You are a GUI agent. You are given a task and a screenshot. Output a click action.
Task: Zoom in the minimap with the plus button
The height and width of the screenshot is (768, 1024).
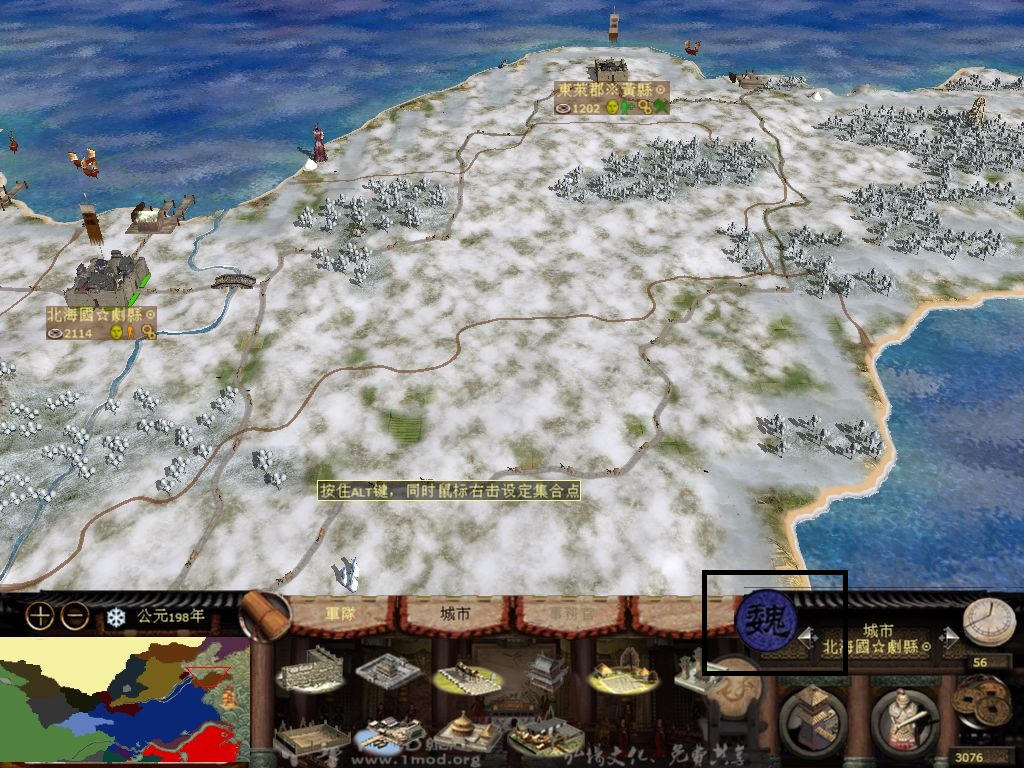[39, 616]
